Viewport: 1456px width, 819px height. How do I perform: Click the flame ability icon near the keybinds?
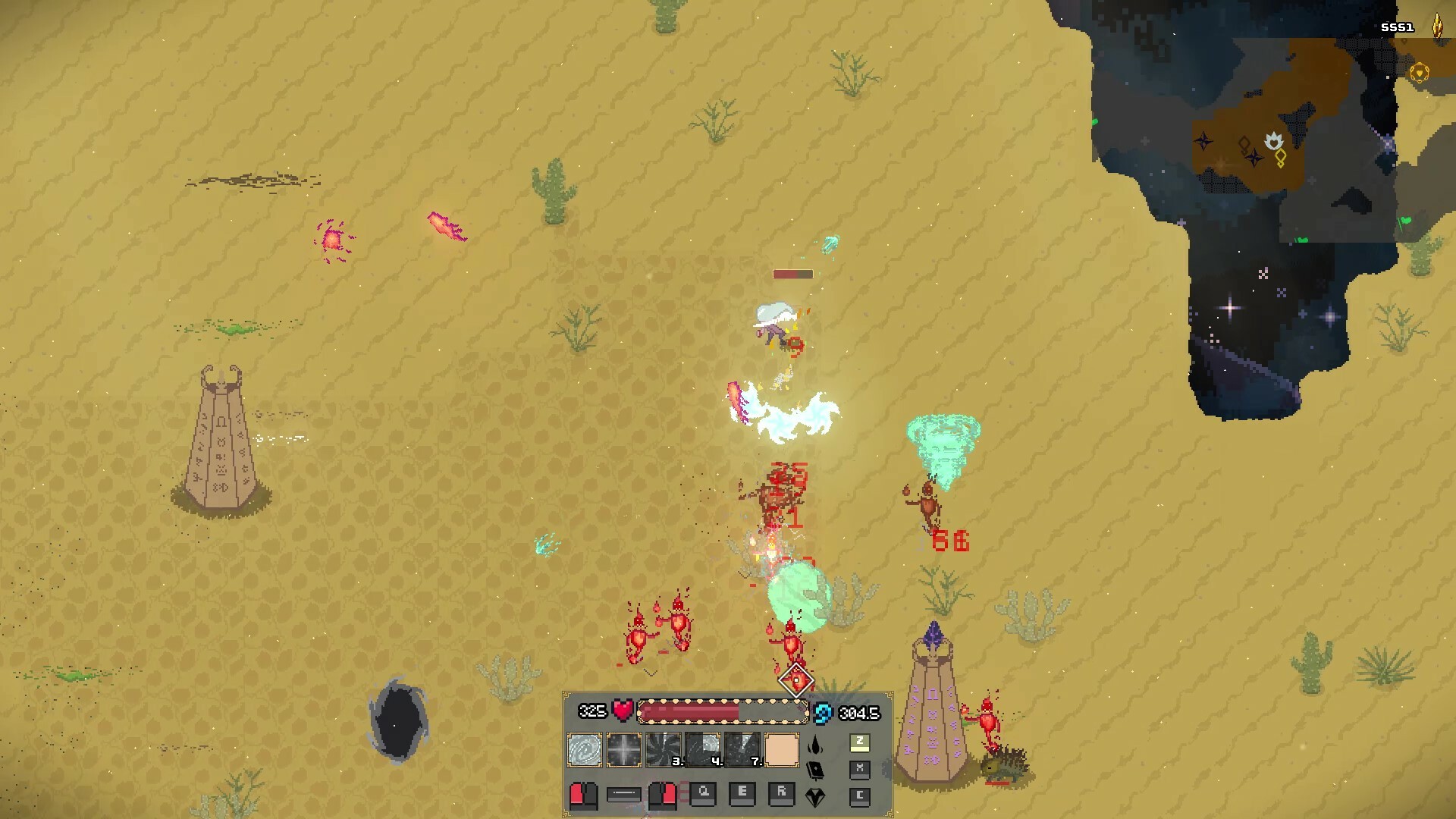point(814,746)
